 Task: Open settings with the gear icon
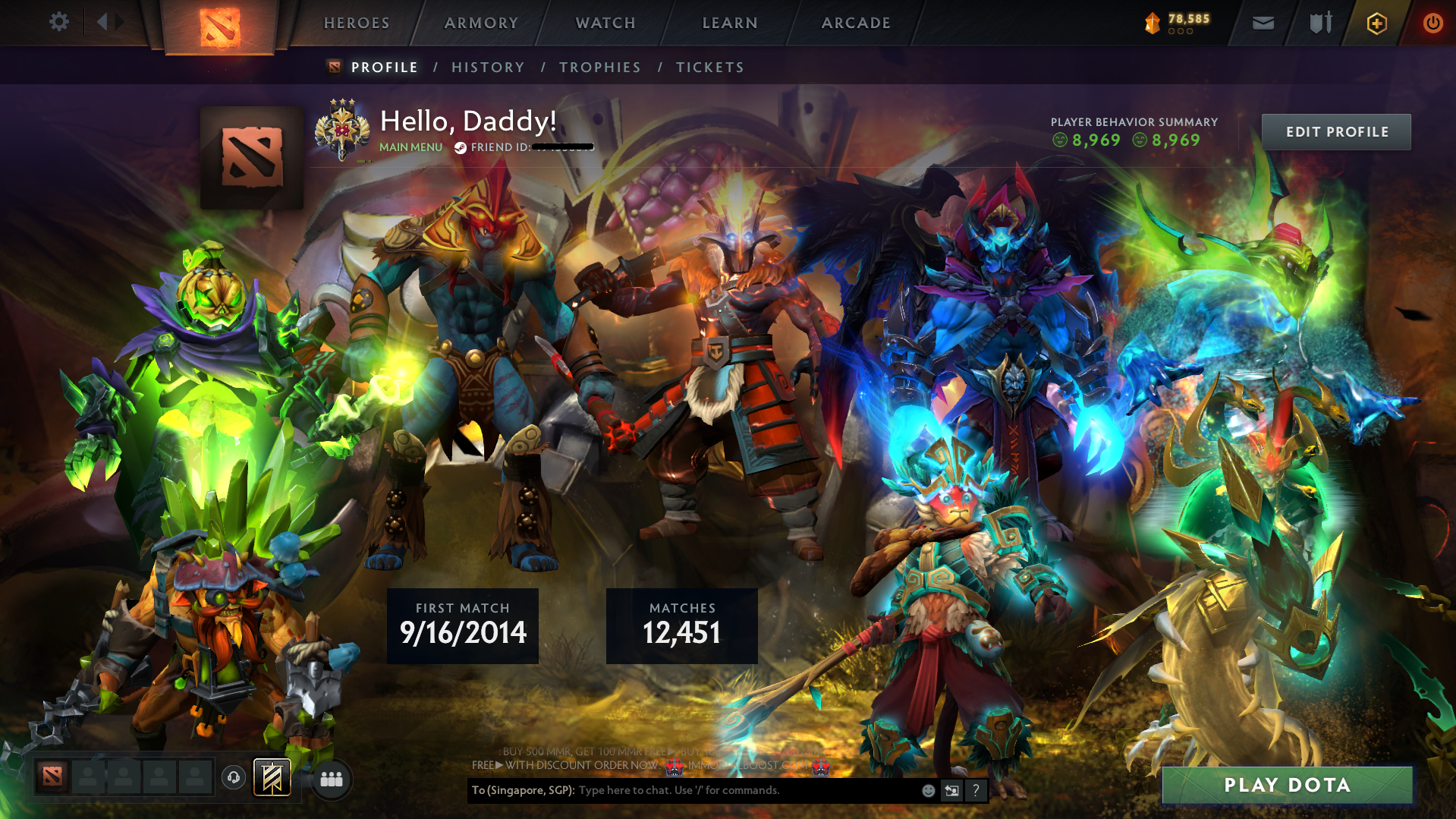59,21
